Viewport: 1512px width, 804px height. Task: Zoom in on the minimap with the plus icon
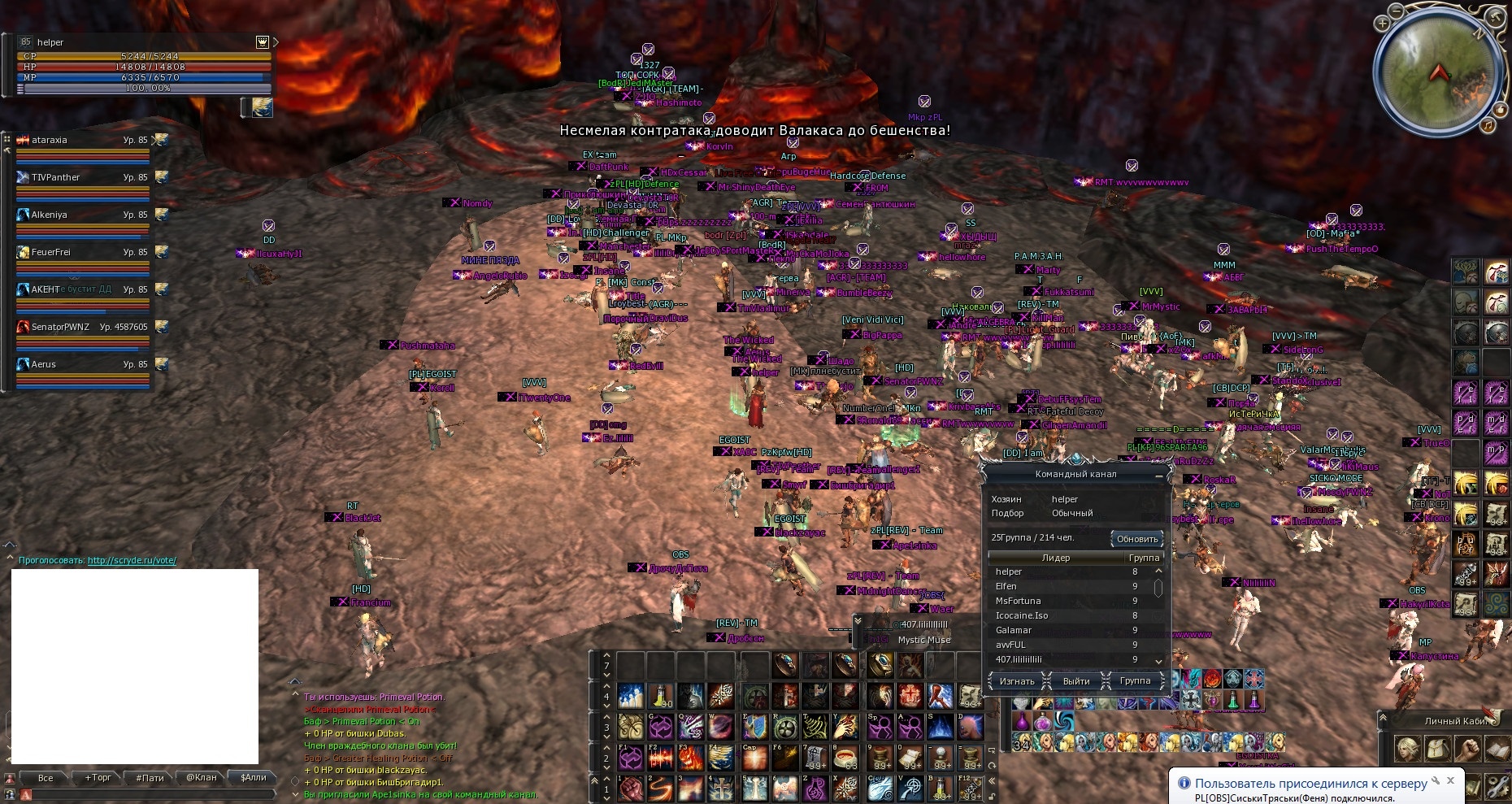pyautogui.click(x=1382, y=23)
